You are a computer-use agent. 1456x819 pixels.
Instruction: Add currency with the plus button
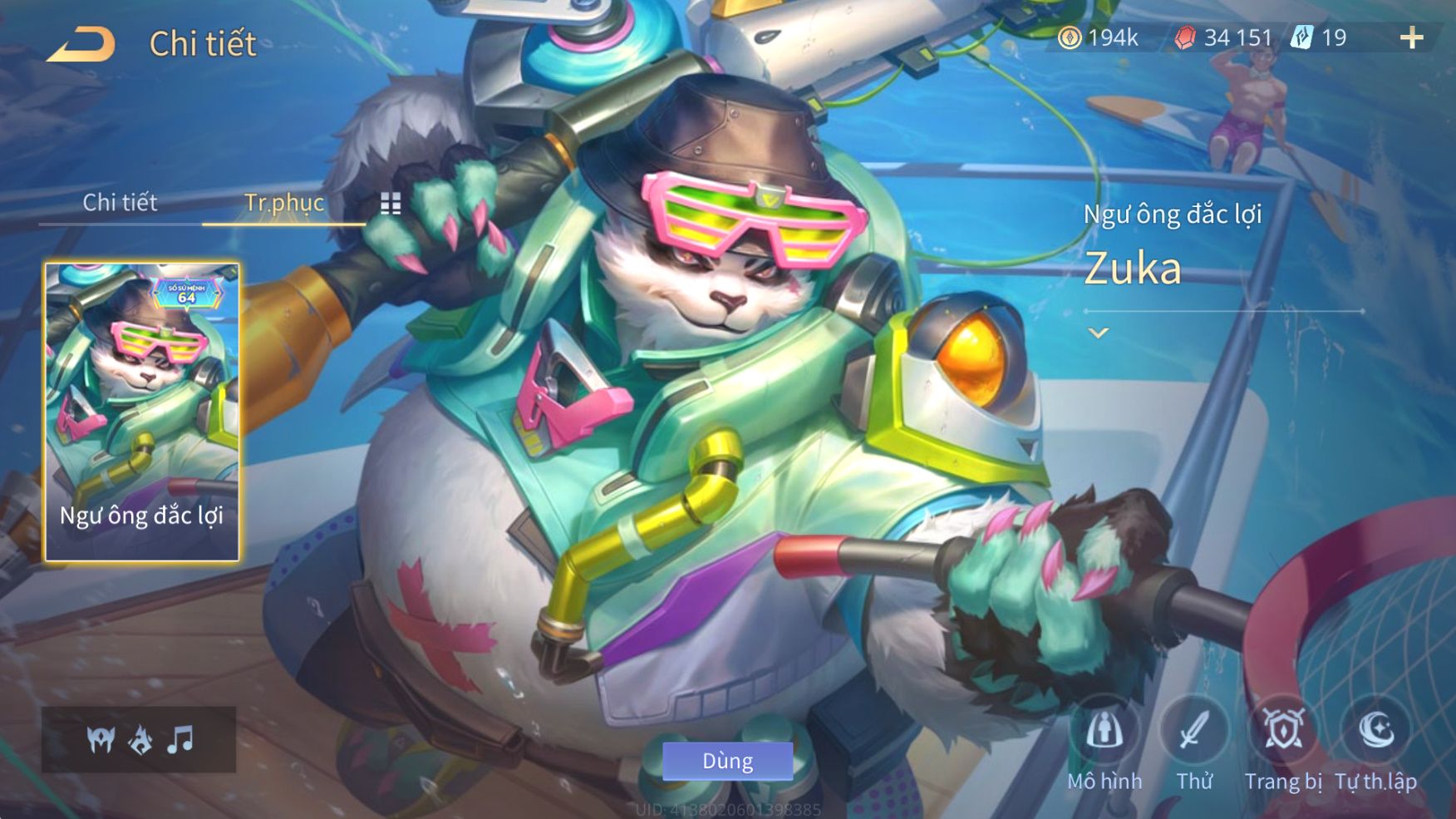1411,37
